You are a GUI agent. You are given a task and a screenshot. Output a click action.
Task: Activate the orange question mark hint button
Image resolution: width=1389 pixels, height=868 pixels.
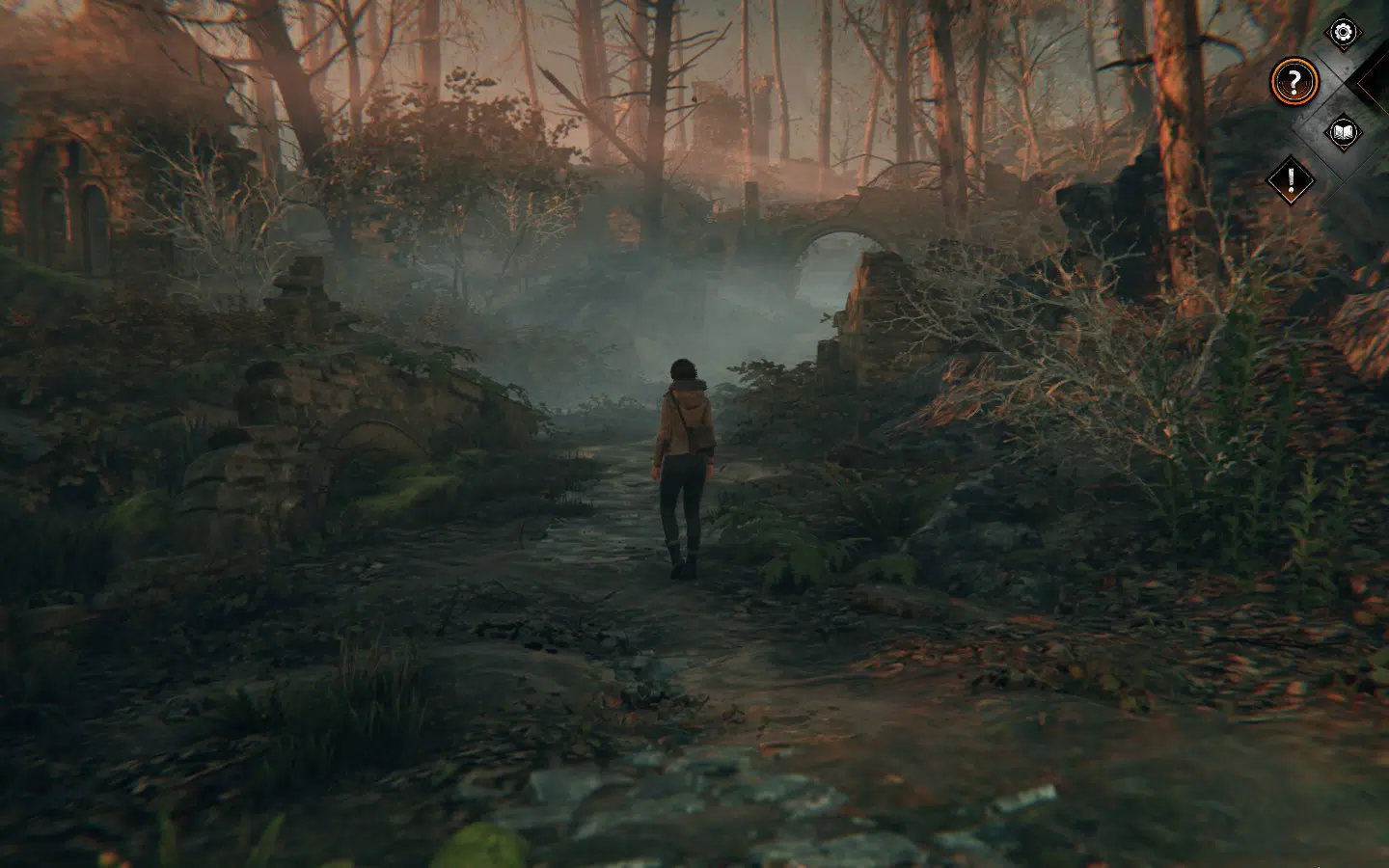(1295, 81)
